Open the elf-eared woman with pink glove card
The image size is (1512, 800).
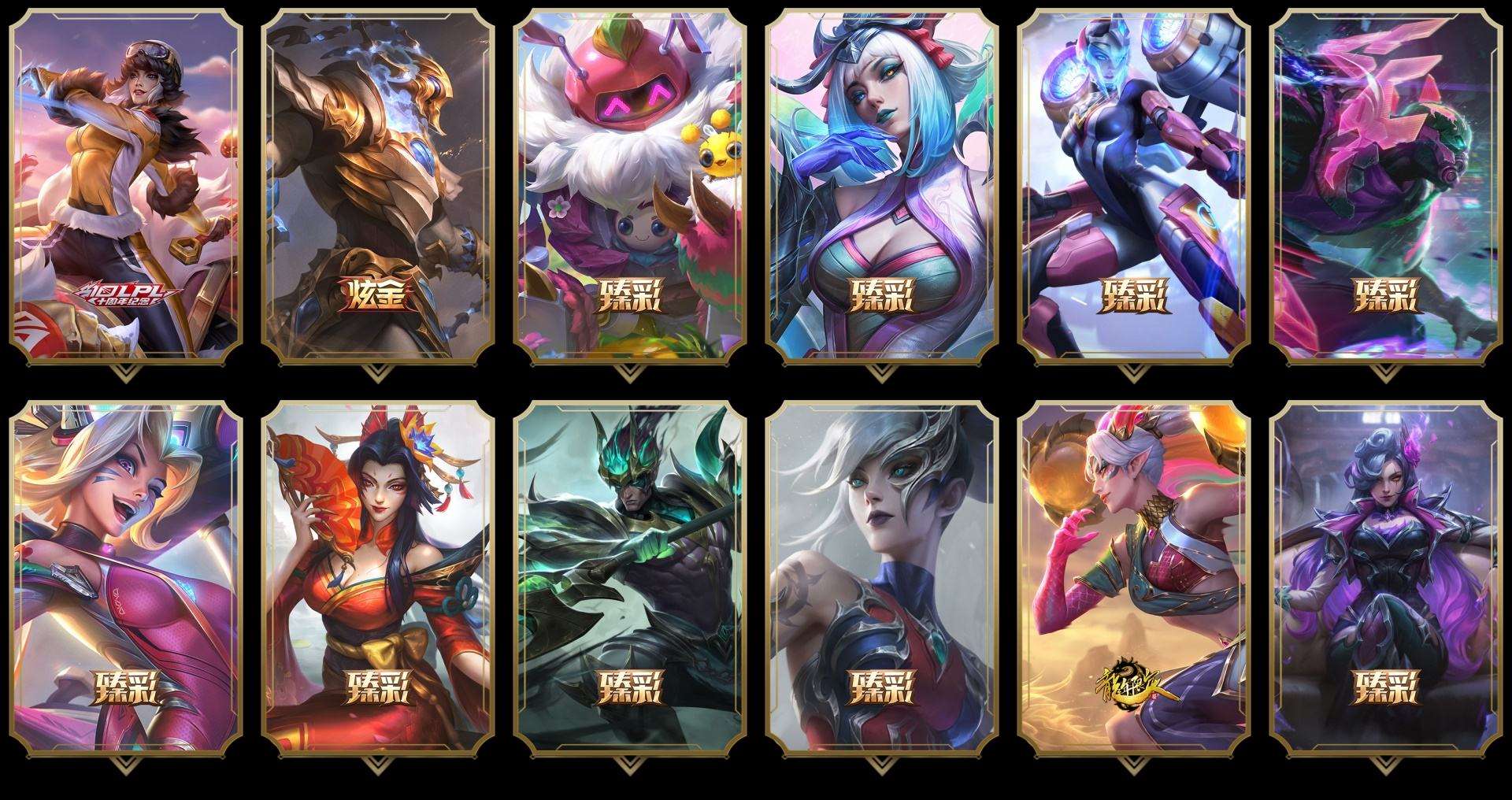click(1134, 579)
